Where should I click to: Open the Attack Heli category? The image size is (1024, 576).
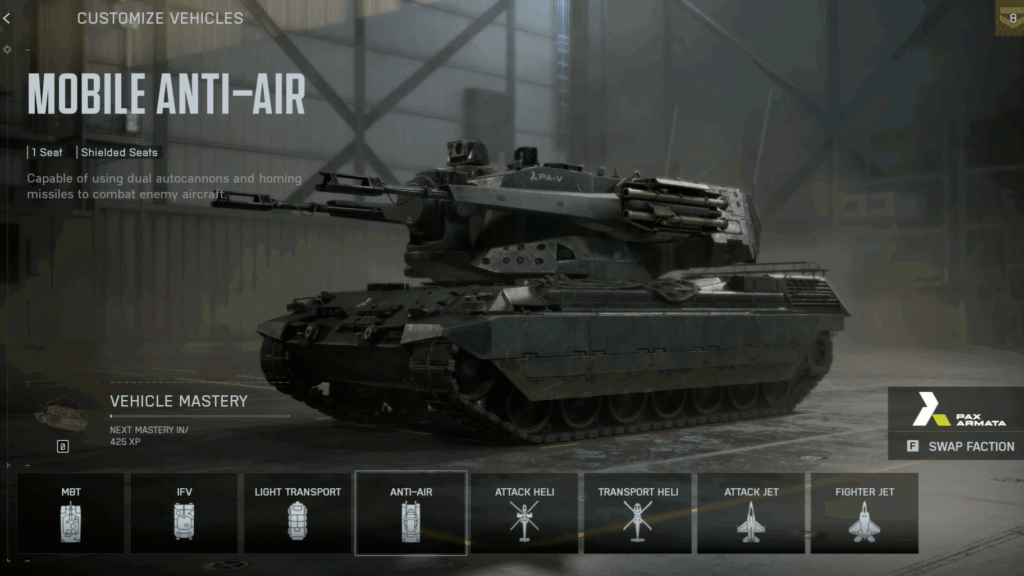click(524, 512)
